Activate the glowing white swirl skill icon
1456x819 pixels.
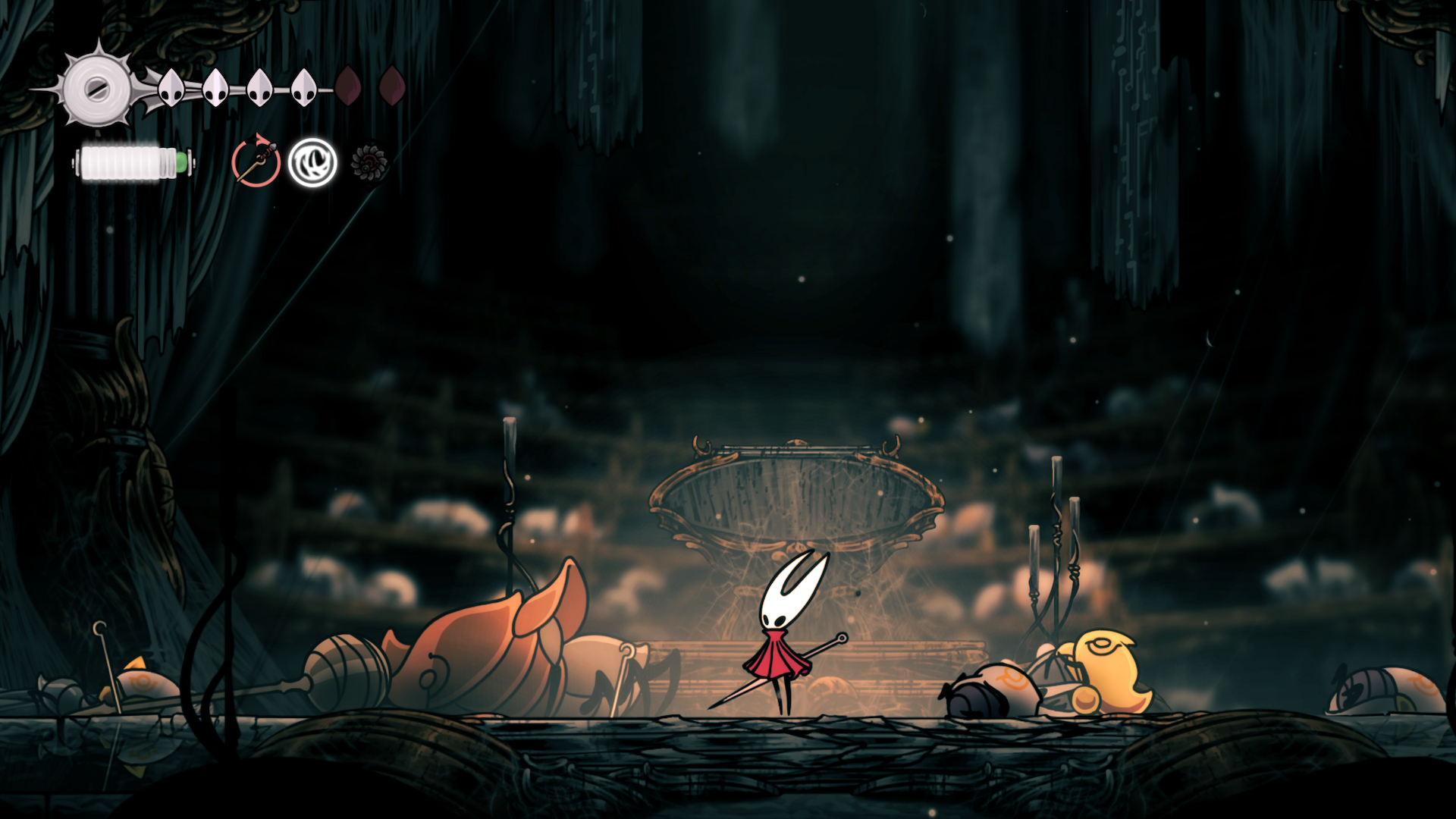click(x=312, y=162)
